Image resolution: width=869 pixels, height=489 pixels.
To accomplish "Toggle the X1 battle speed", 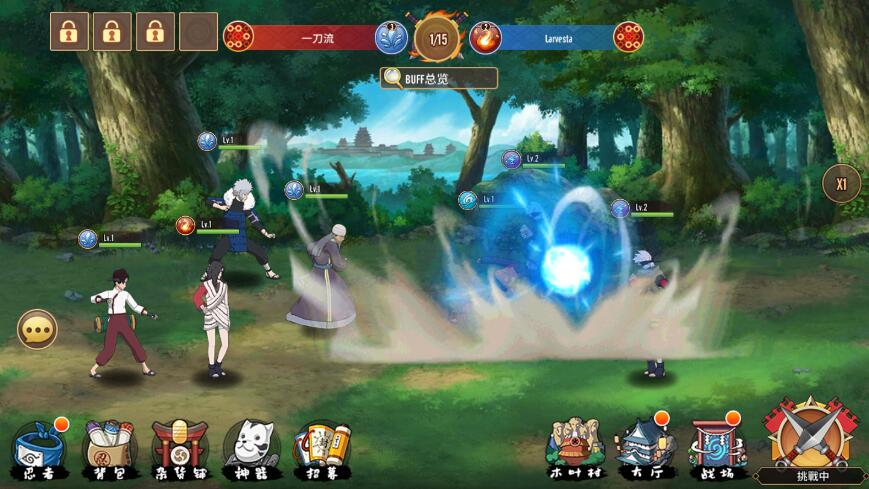I will point(841,184).
